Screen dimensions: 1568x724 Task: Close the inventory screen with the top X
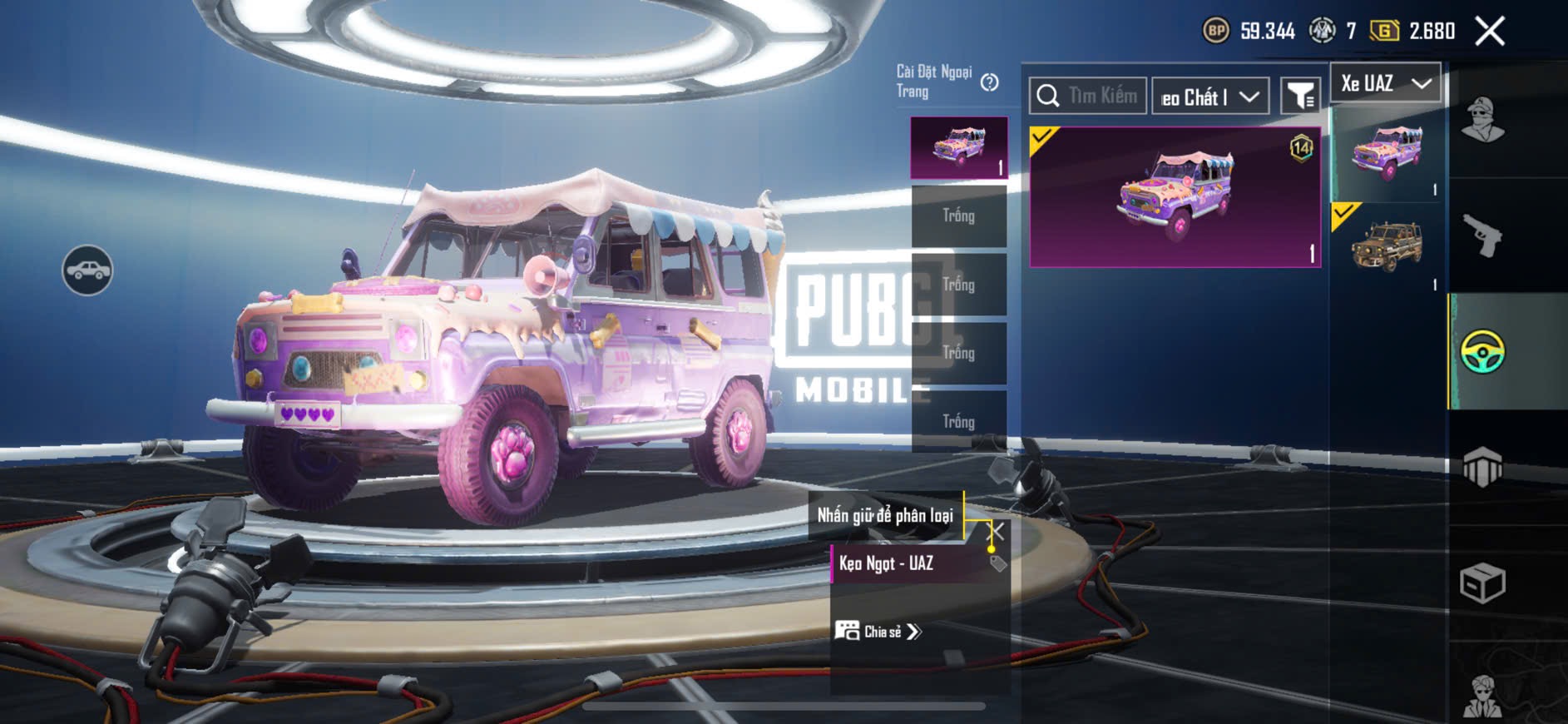pyautogui.click(x=1489, y=32)
